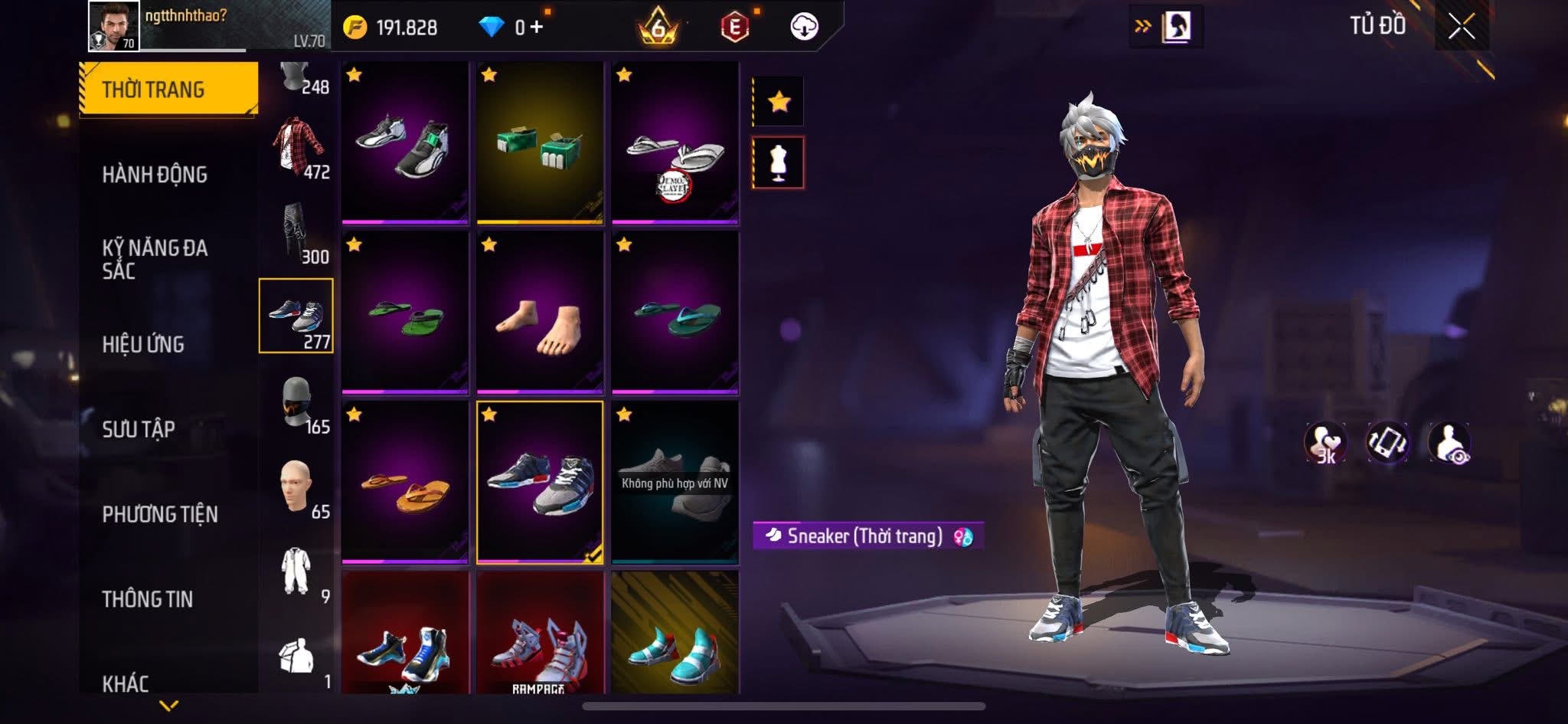Image resolution: width=1568 pixels, height=724 pixels.
Task: Toggle the star favorites filter
Action: coord(779,101)
